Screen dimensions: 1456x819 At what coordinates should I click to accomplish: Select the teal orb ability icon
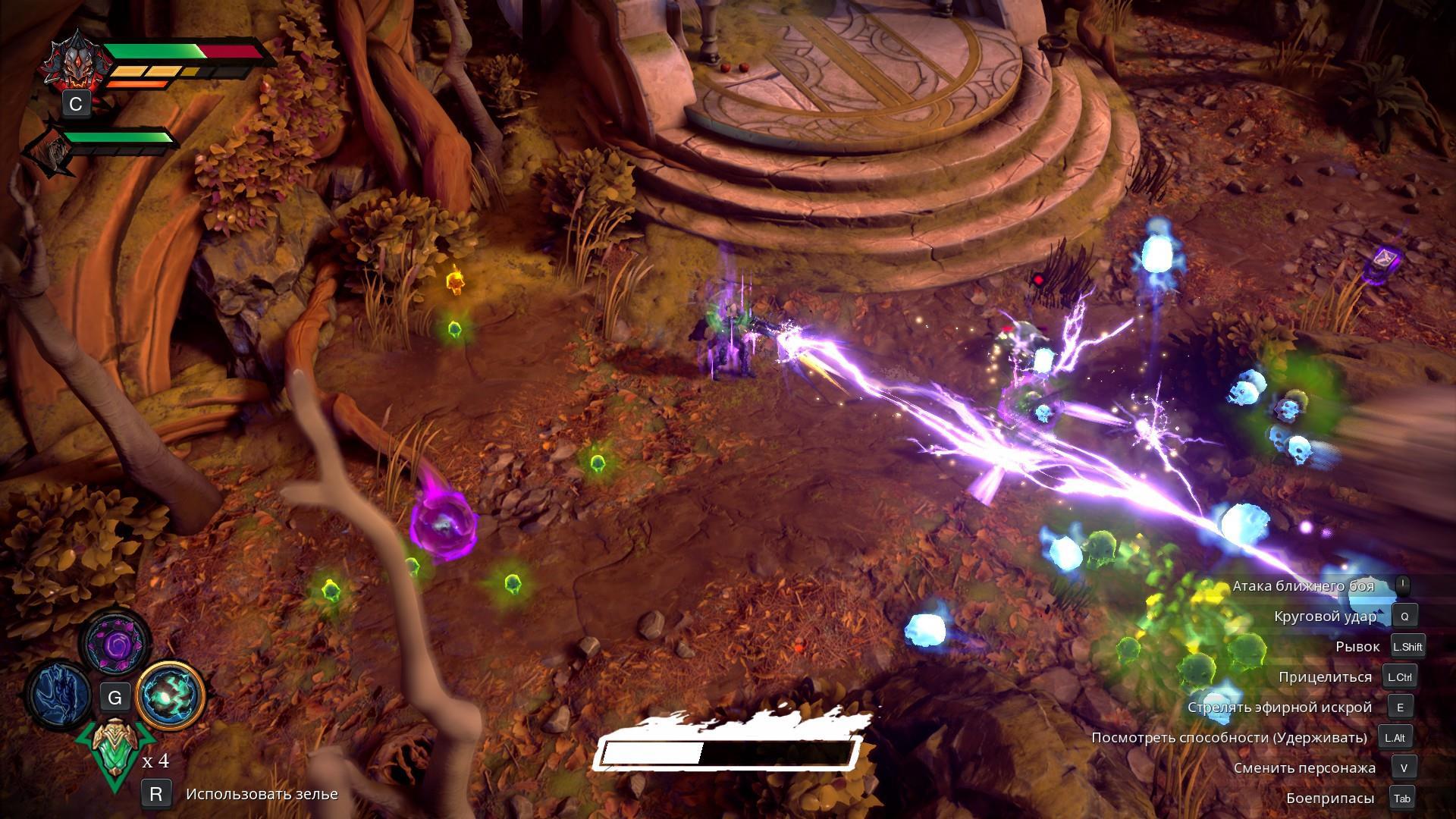point(171,695)
